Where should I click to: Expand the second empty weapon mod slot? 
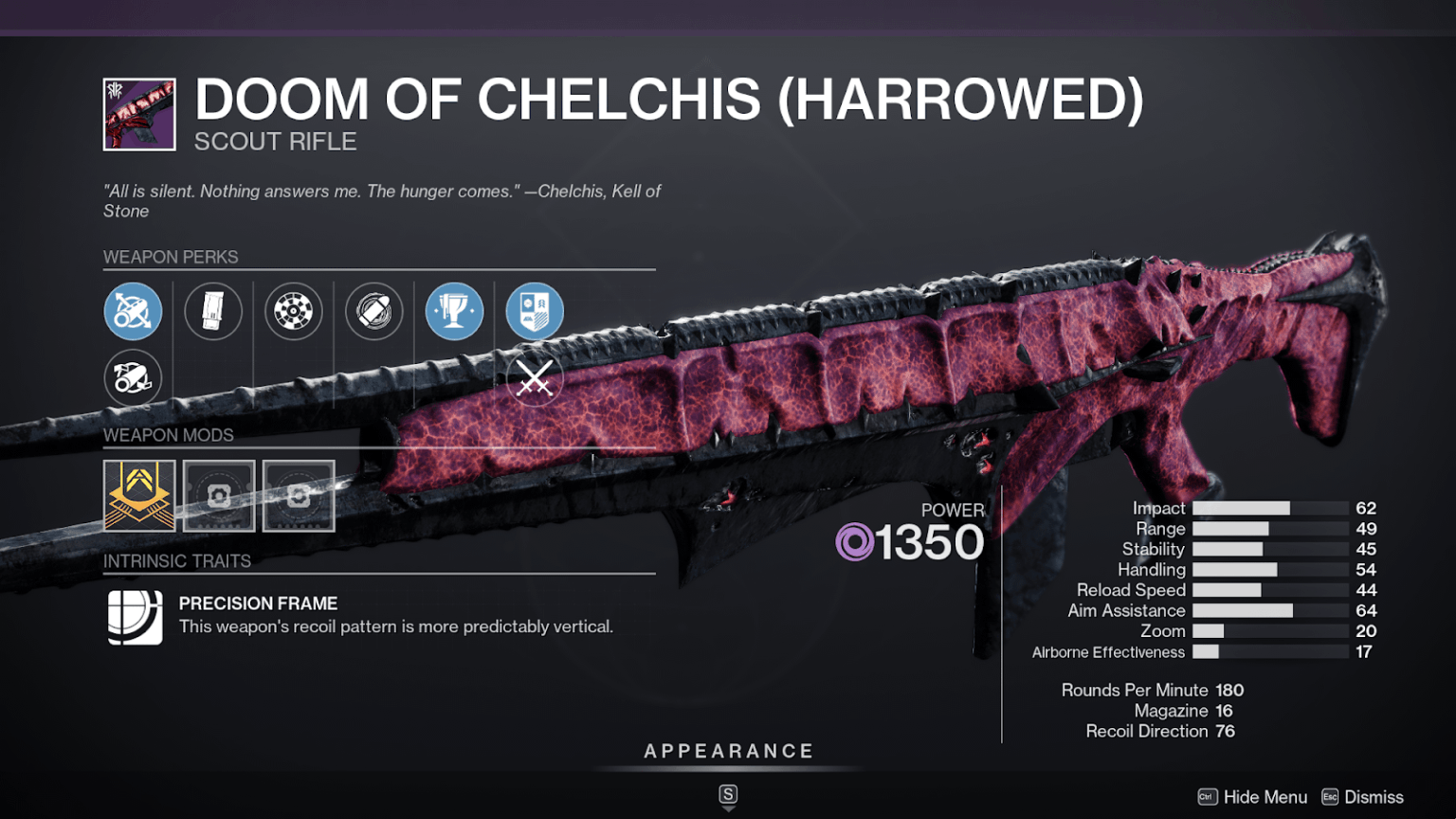click(298, 496)
